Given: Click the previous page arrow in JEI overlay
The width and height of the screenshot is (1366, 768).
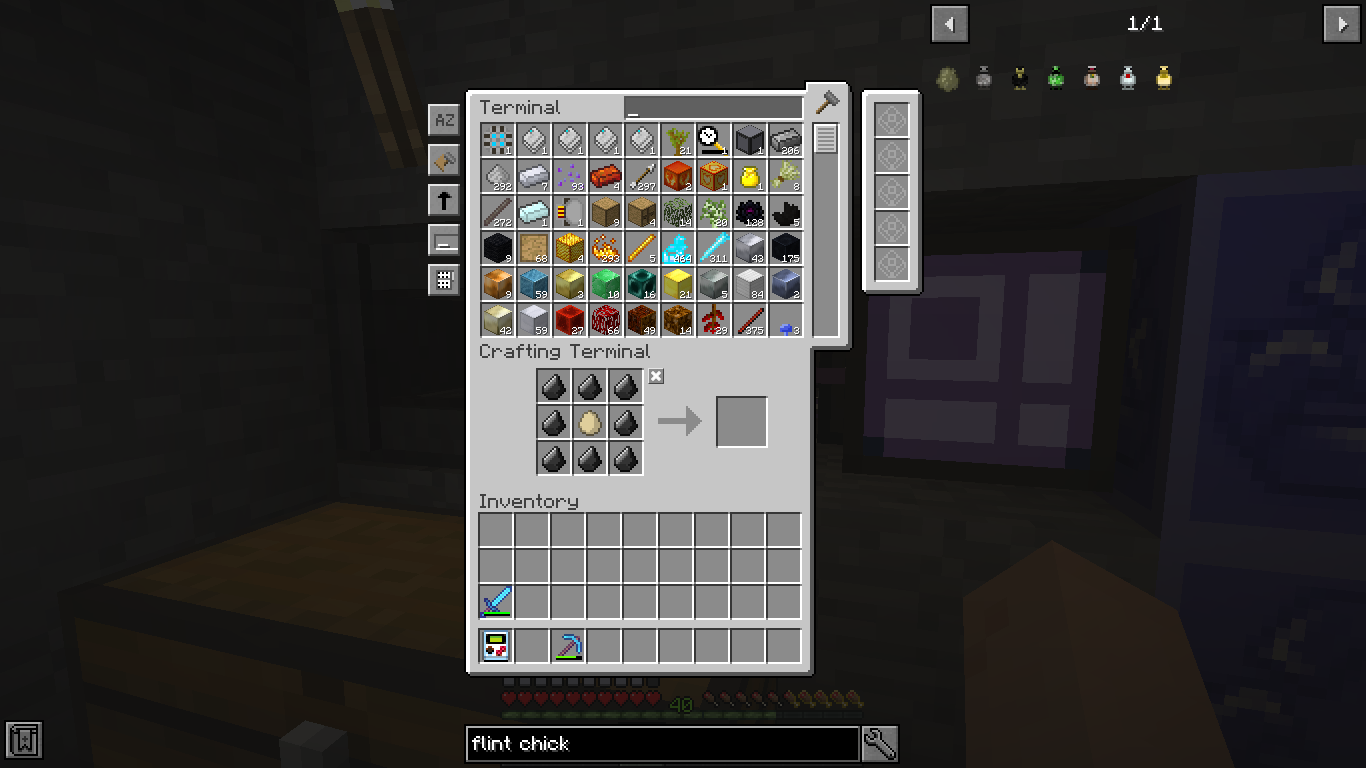Looking at the screenshot, I should click(949, 24).
